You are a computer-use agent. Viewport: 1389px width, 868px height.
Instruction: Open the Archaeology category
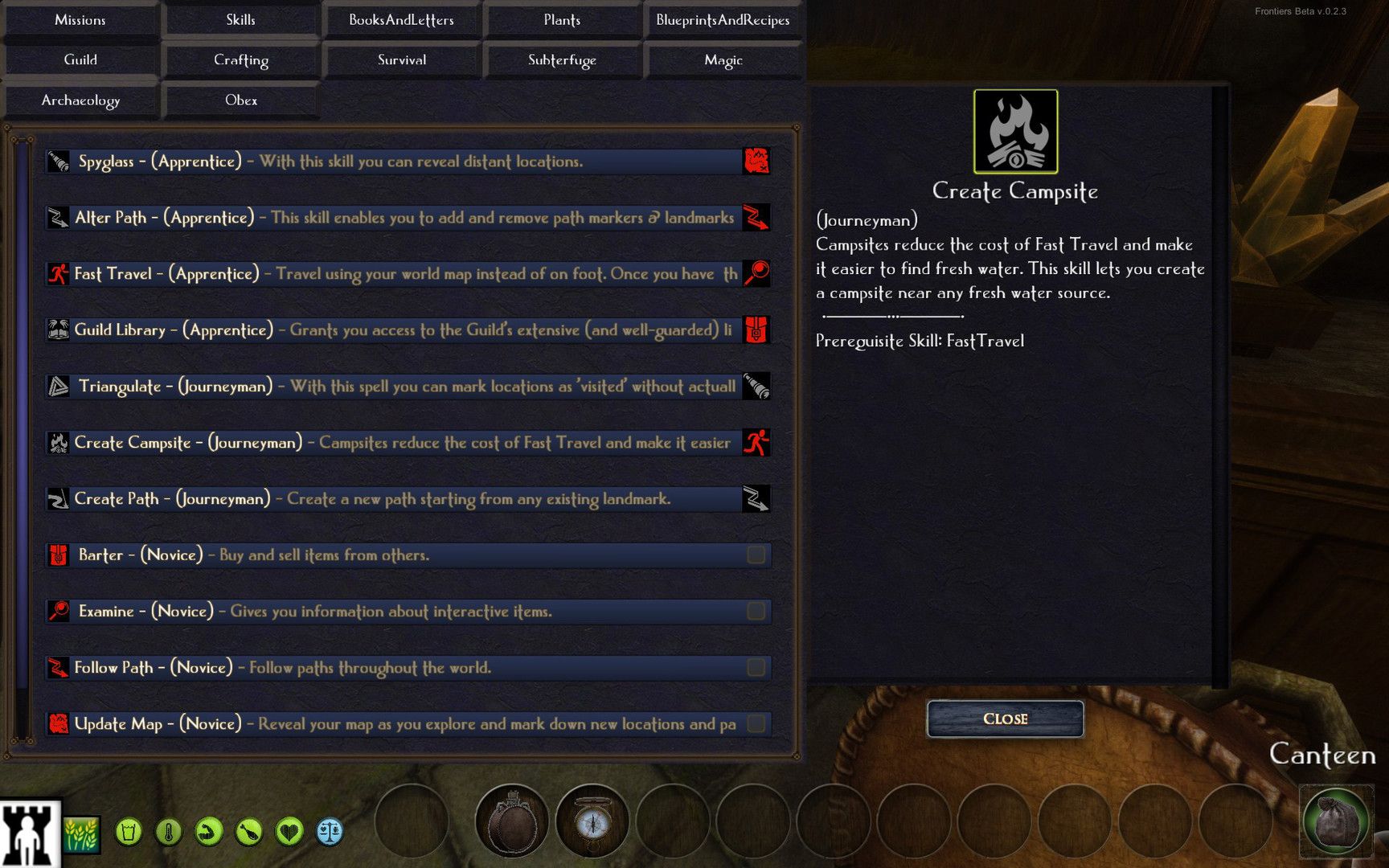point(80,100)
